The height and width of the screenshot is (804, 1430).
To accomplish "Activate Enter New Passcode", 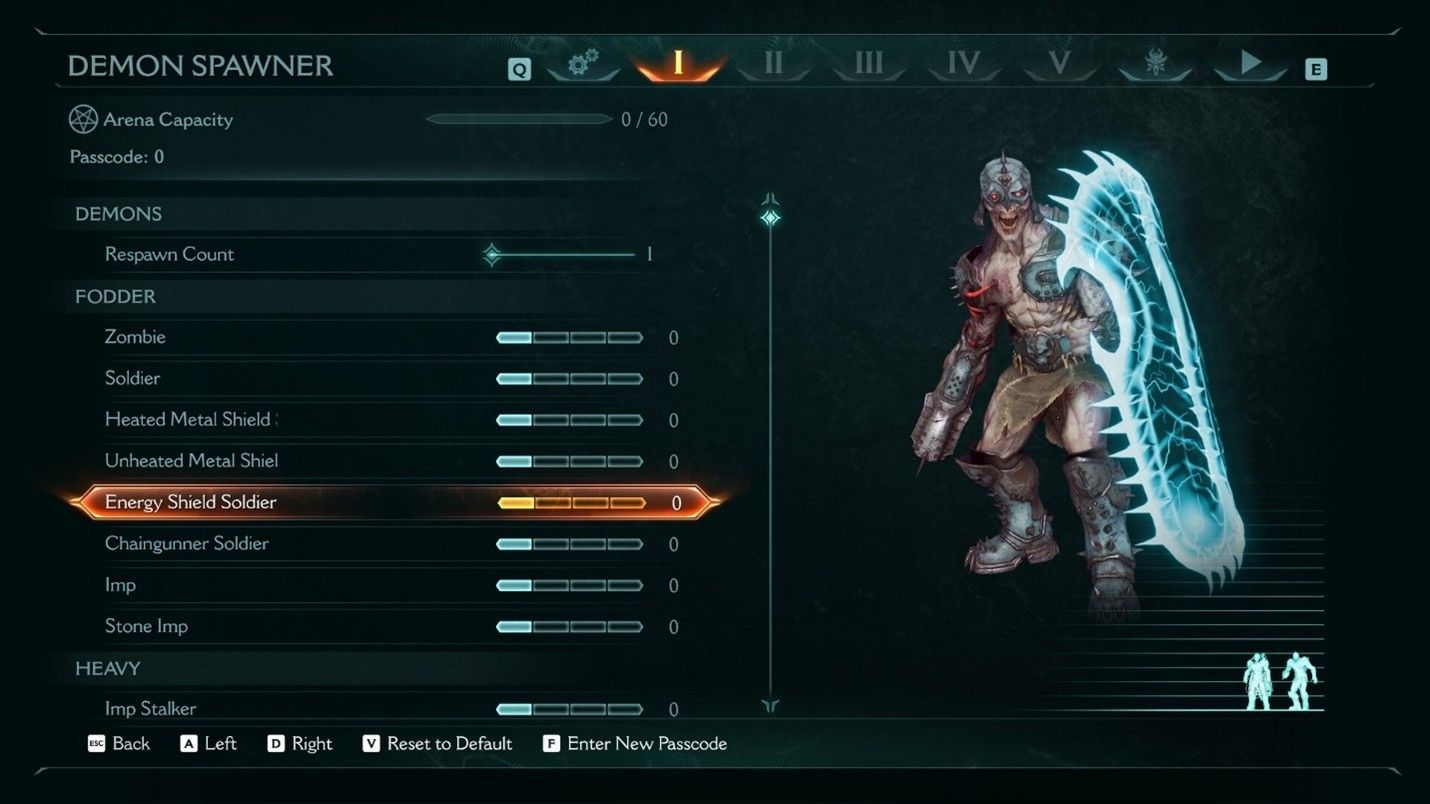I will coord(648,744).
